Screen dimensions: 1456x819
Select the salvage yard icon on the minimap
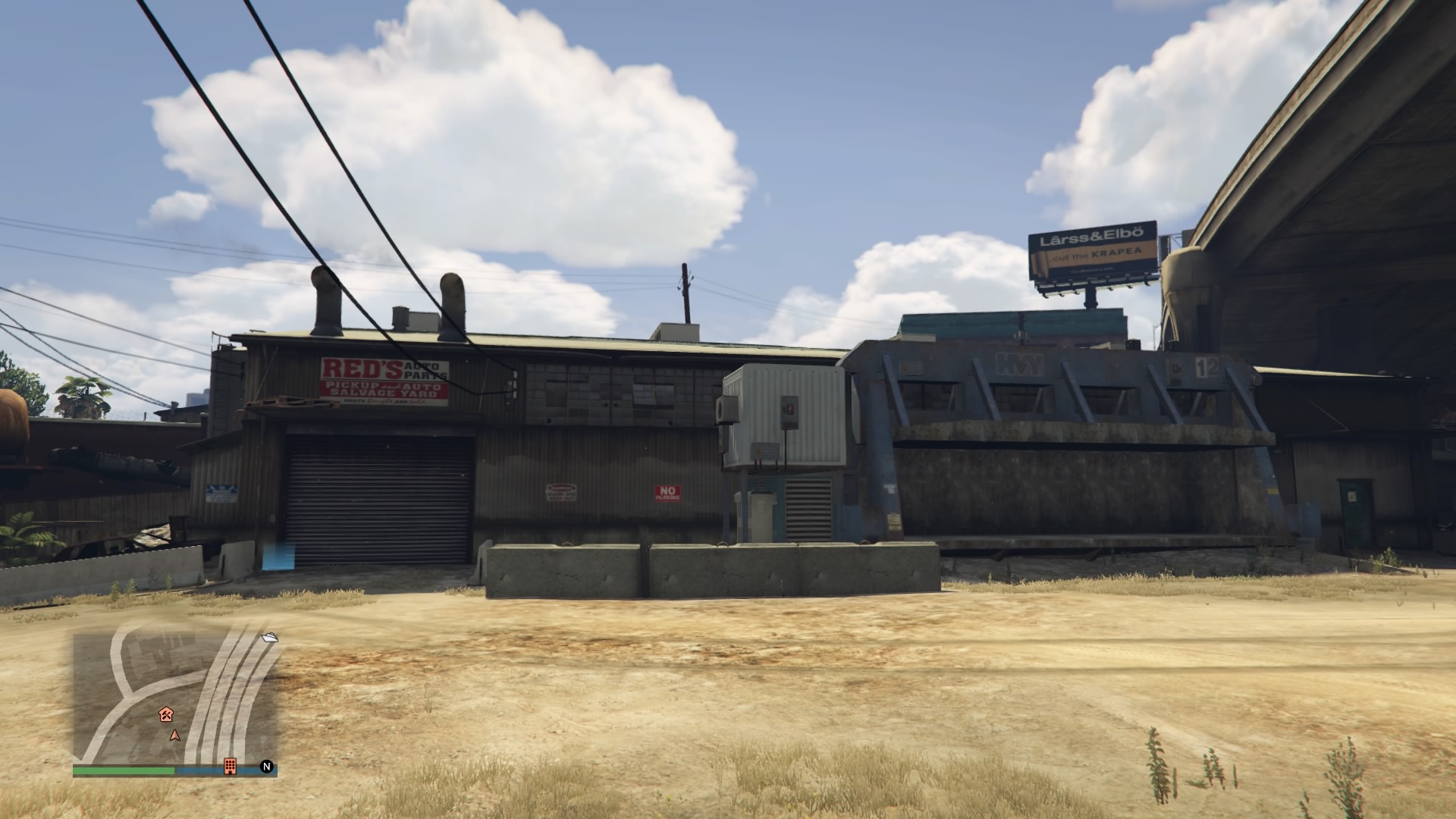[x=167, y=715]
